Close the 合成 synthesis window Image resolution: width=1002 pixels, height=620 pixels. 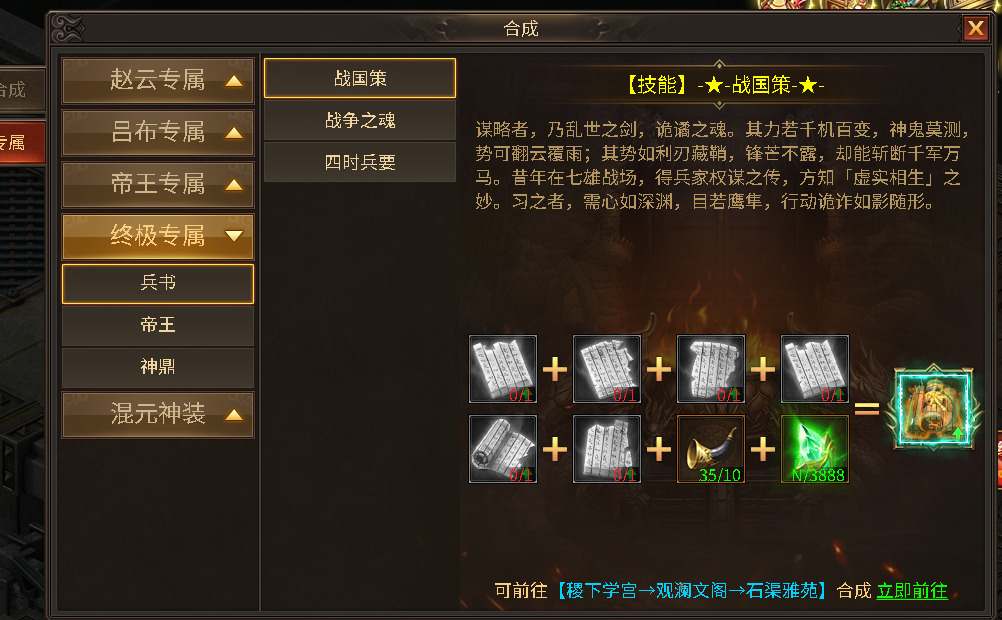pos(975,28)
